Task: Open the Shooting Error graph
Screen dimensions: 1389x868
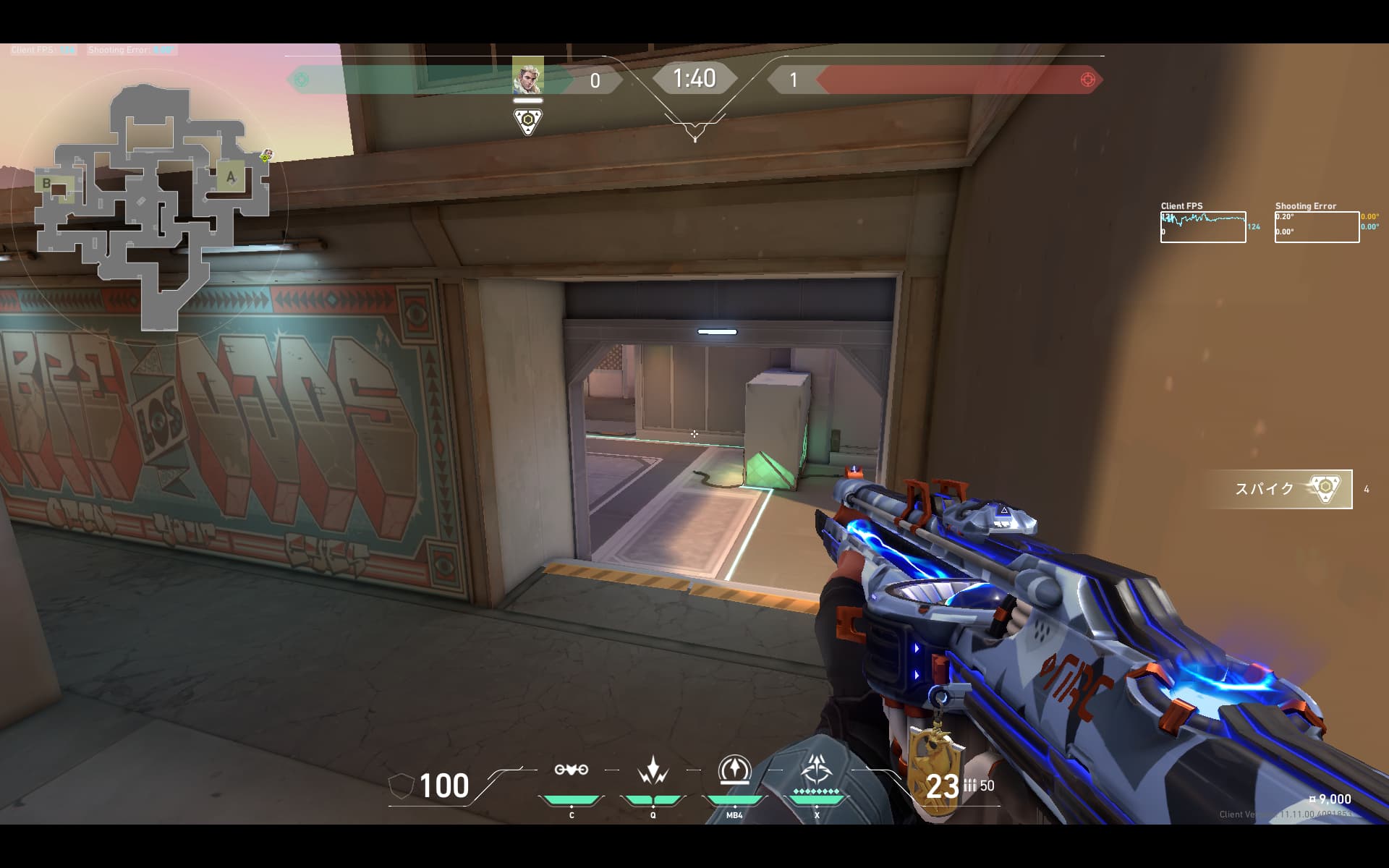Action: coord(1317,226)
